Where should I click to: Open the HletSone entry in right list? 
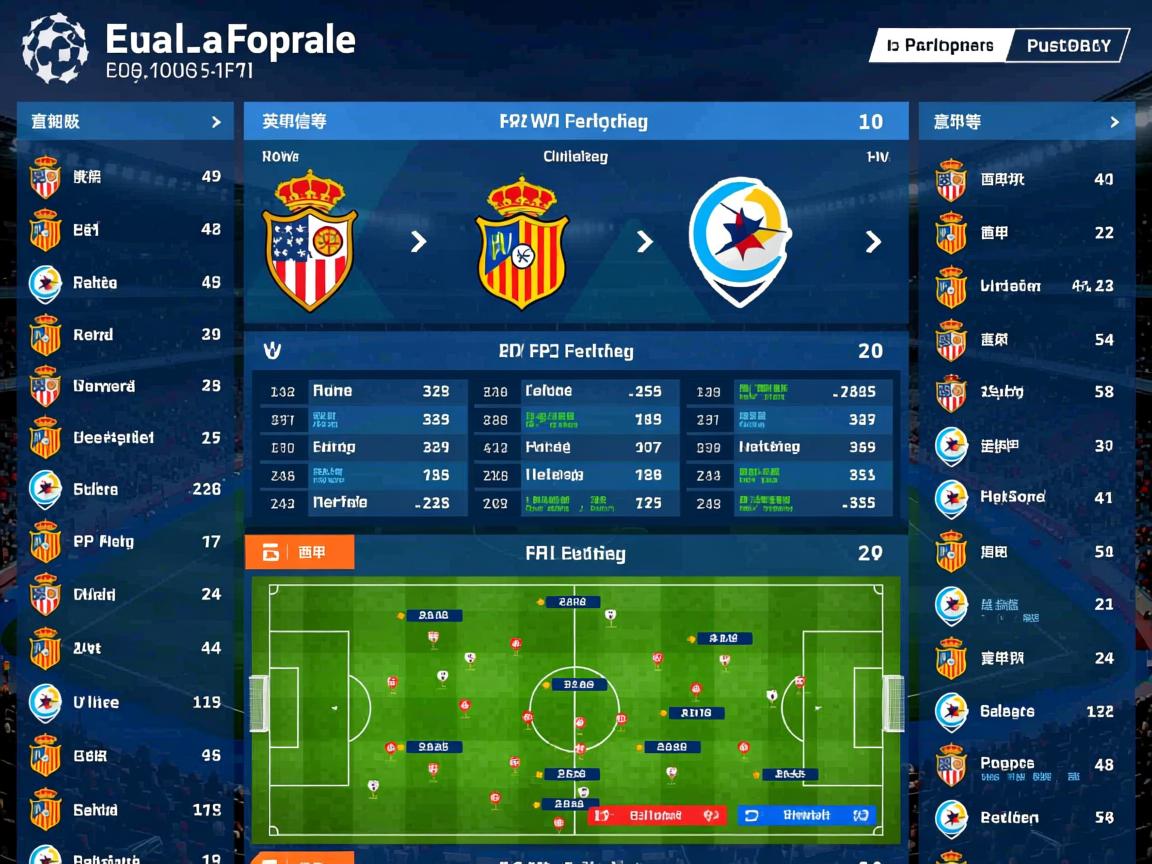click(1026, 497)
